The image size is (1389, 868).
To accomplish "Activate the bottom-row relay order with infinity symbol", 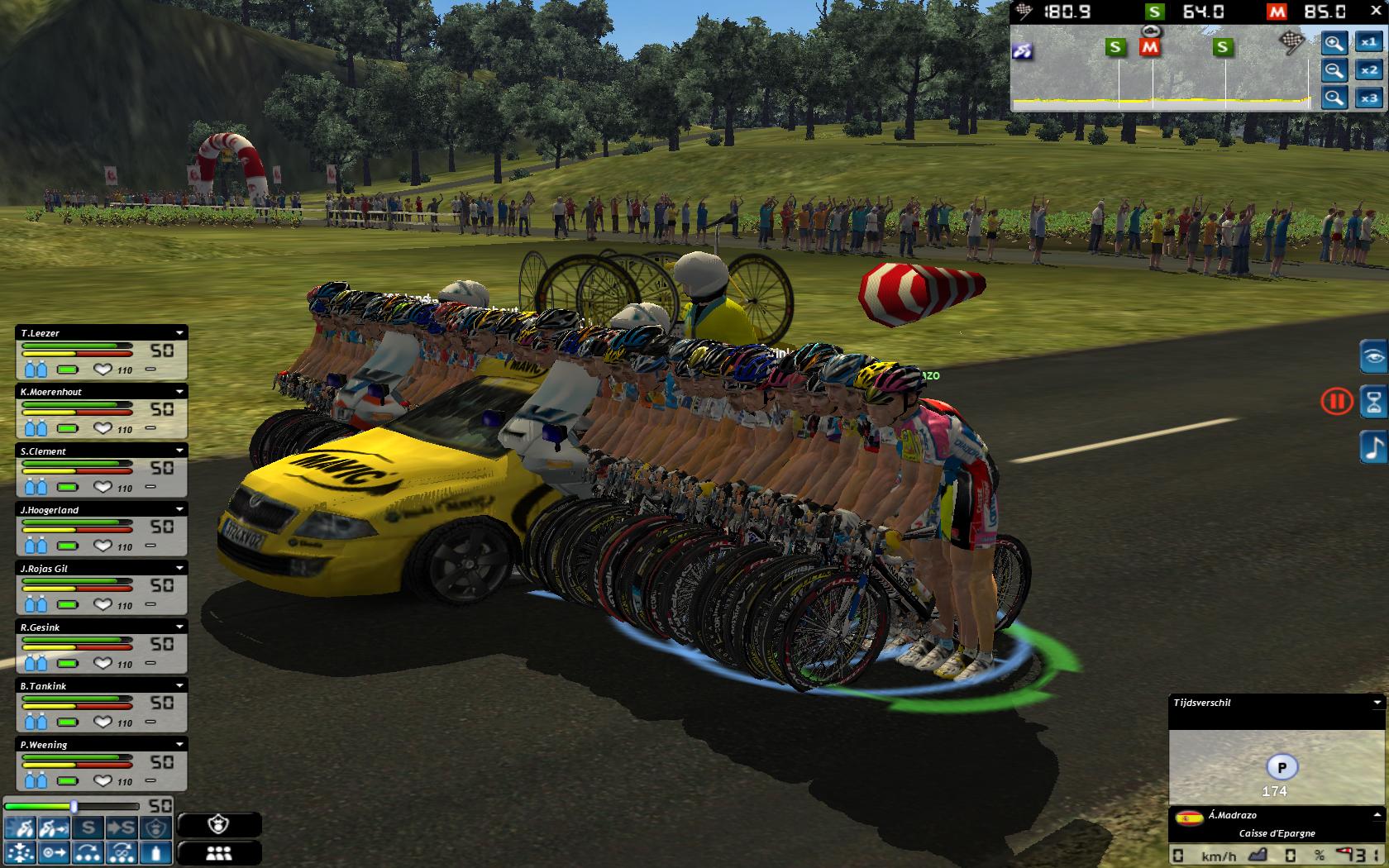I will click(122, 852).
